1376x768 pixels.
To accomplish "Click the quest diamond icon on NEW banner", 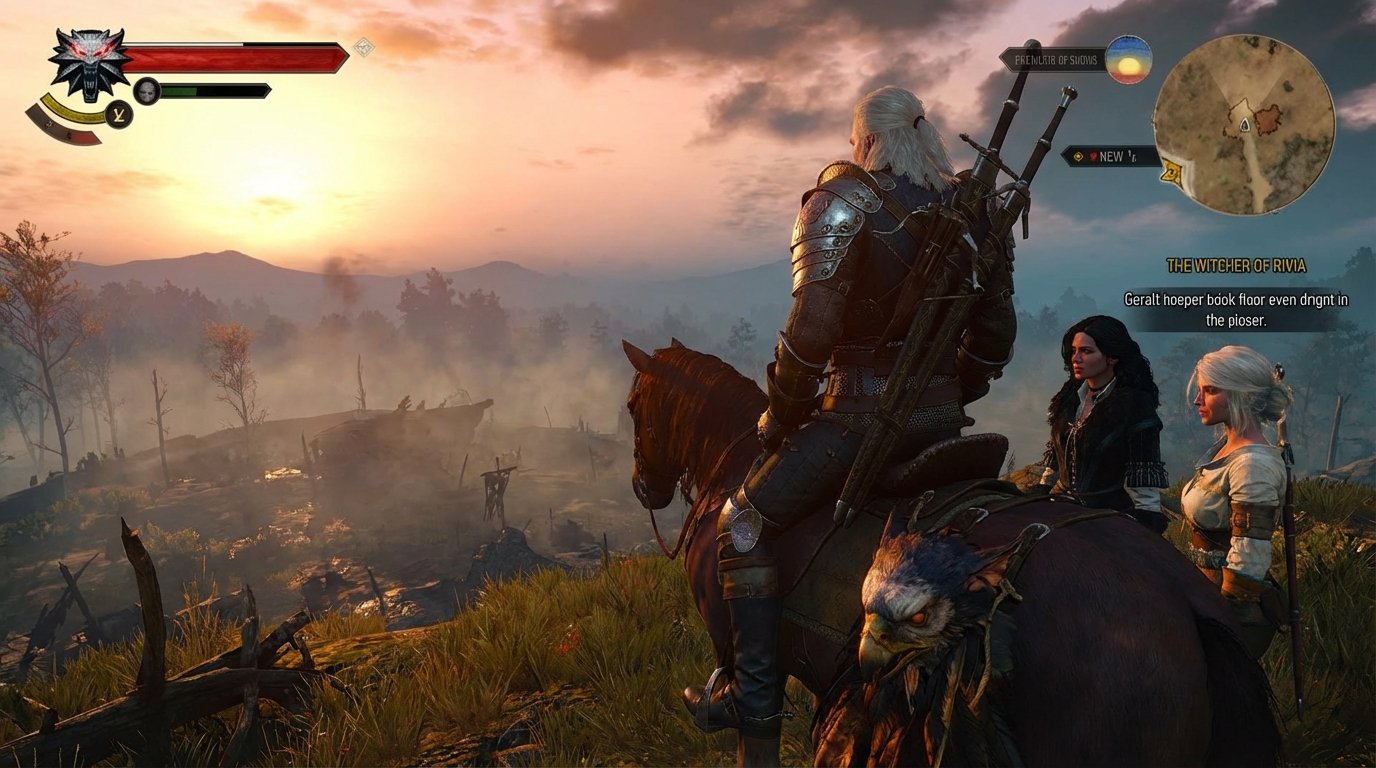I will 1078,156.
